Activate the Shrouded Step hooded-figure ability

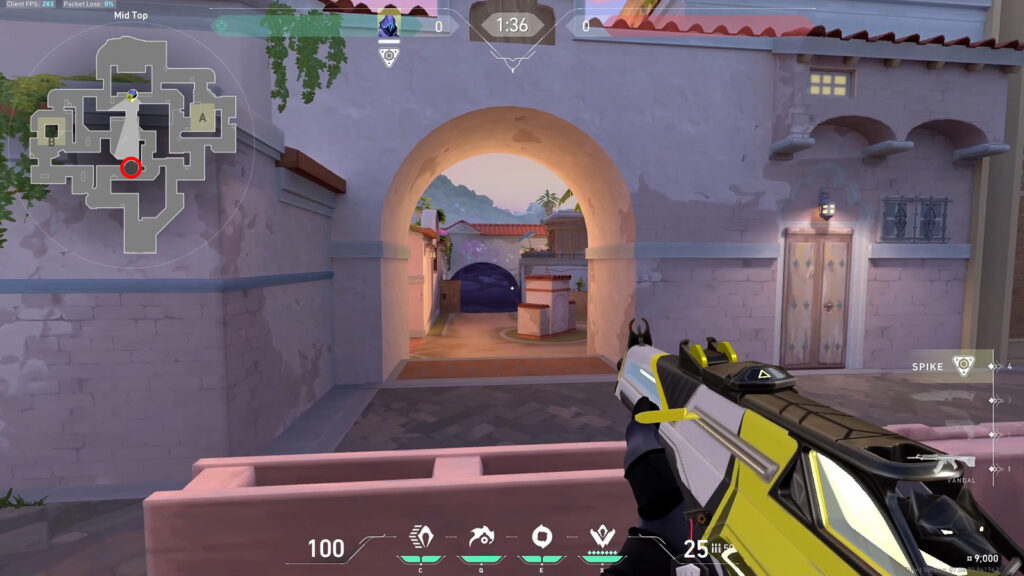[419, 535]
